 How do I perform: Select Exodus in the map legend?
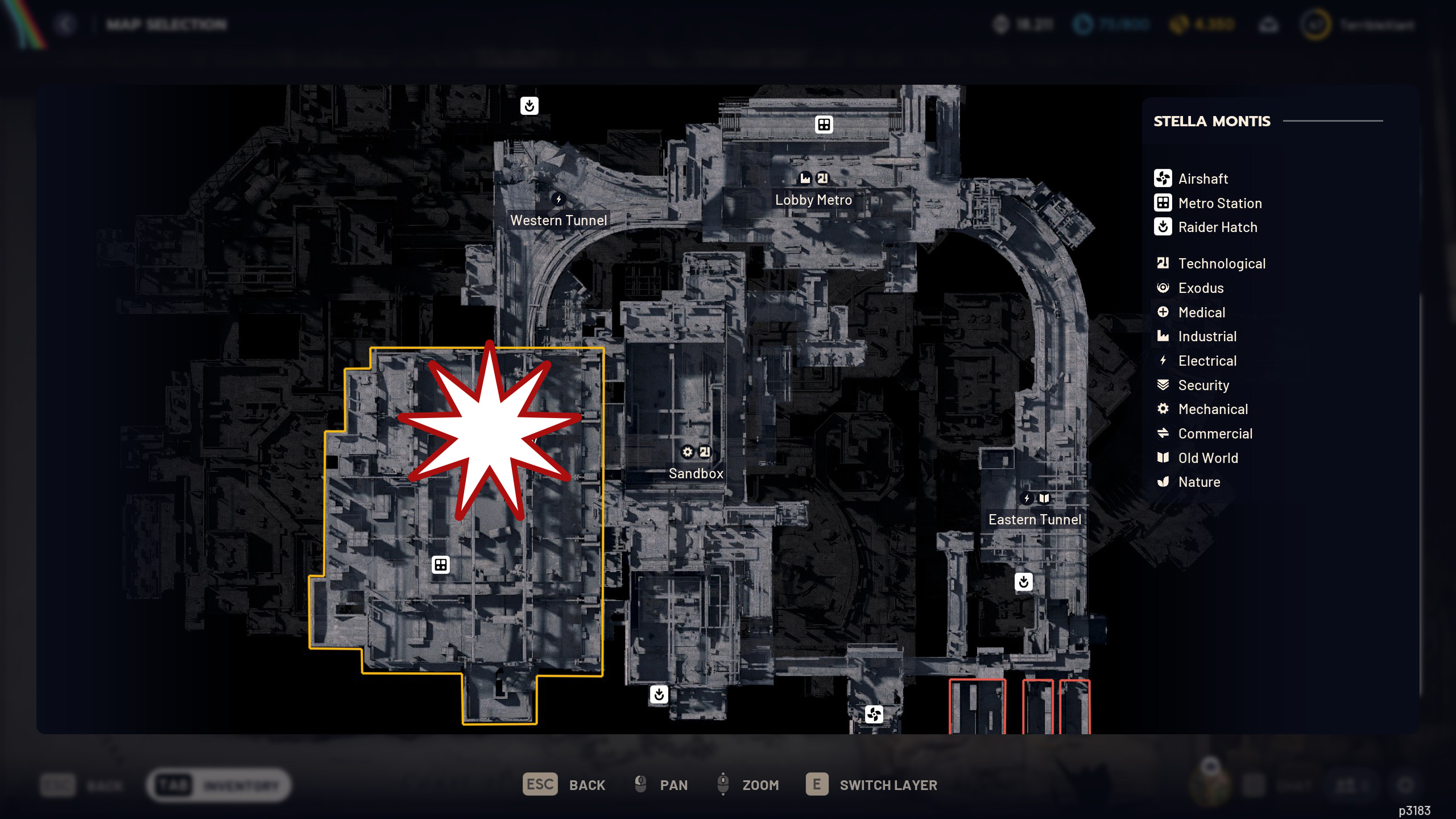(x=1200, y=288)
